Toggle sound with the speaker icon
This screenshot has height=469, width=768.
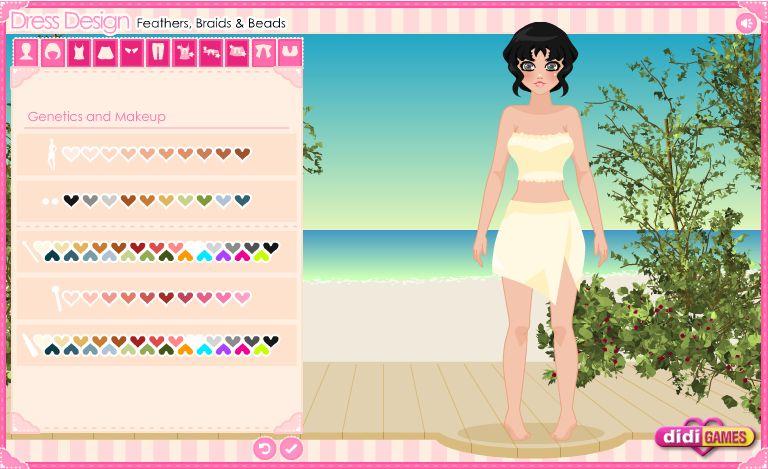pyautogui.click(x=745, y=22)
